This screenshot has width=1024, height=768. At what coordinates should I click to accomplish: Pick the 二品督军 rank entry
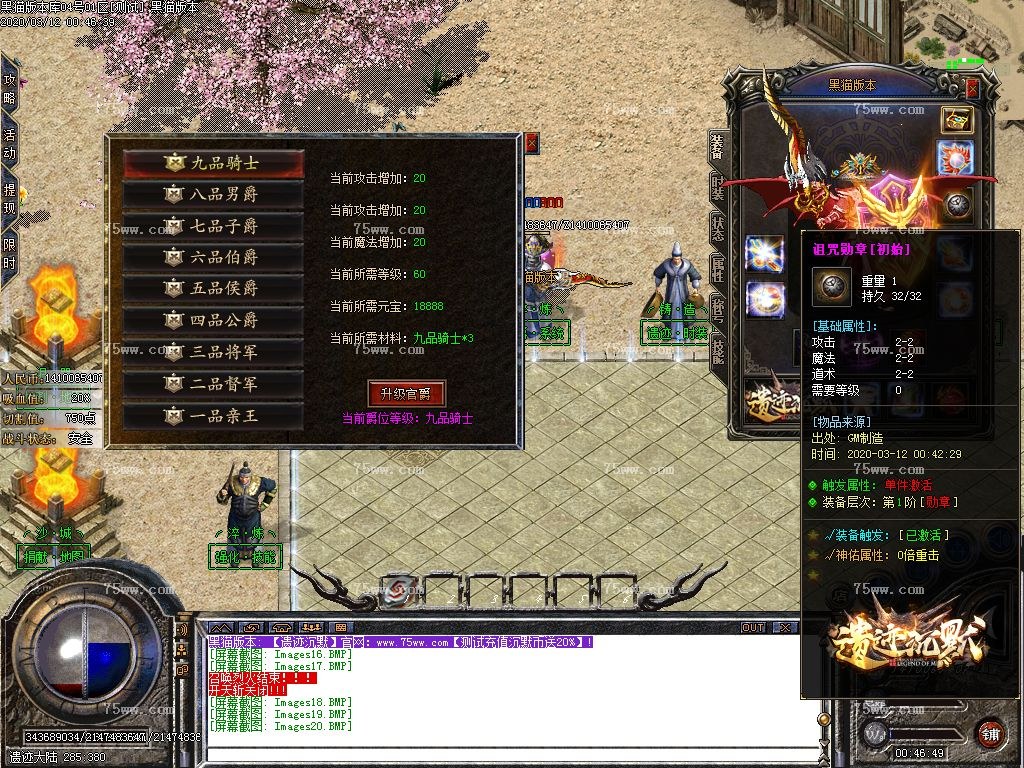tap(213, 384)
